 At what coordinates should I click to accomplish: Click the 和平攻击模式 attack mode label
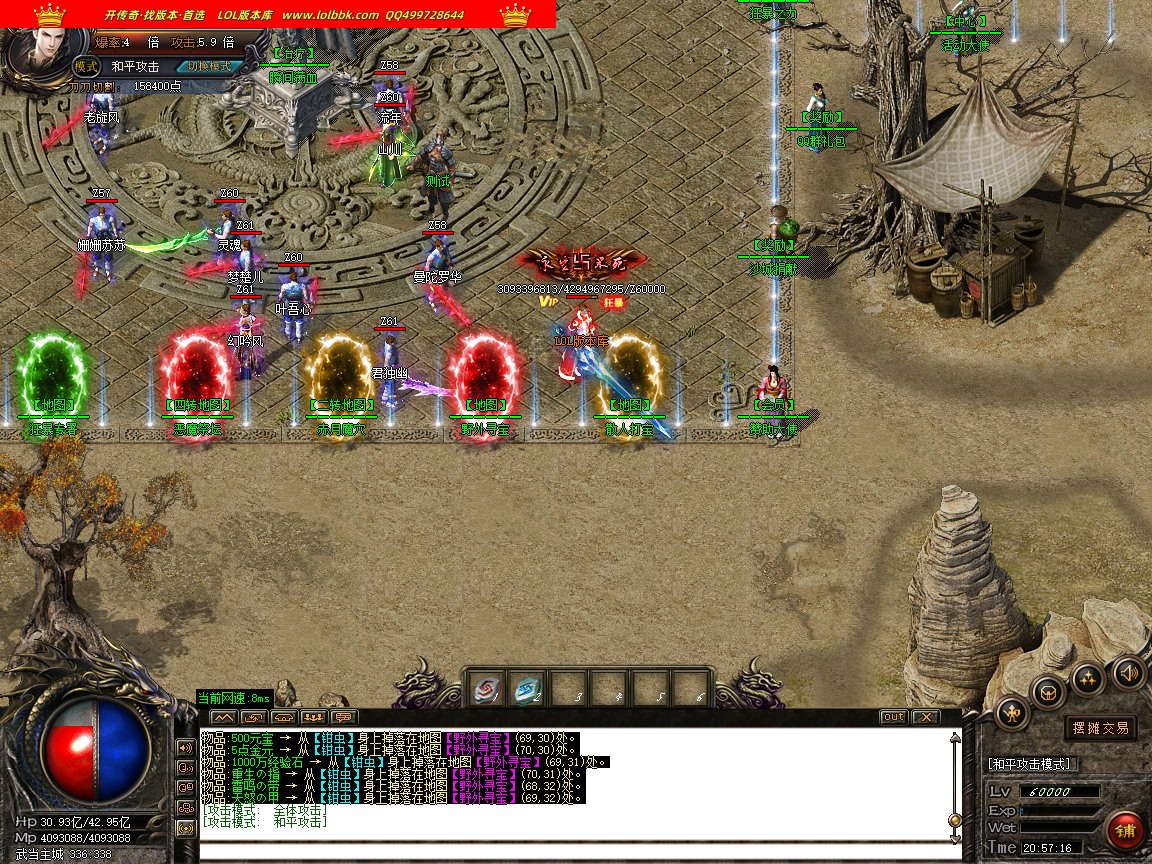1030,764
